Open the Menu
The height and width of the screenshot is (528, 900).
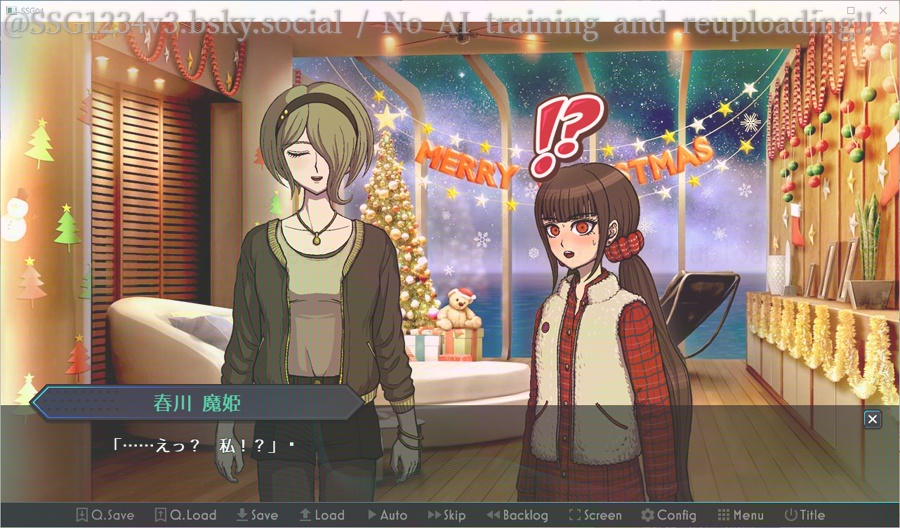(740, 515)
